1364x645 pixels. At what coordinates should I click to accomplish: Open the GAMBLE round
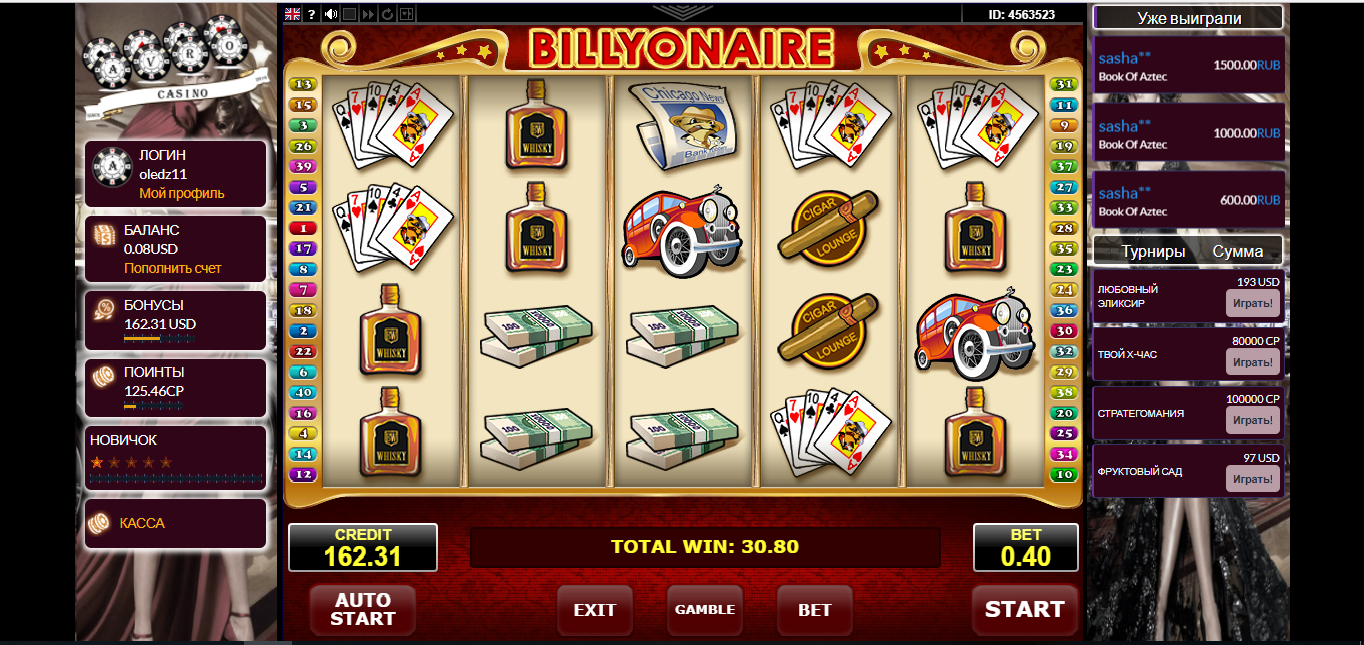705,610
